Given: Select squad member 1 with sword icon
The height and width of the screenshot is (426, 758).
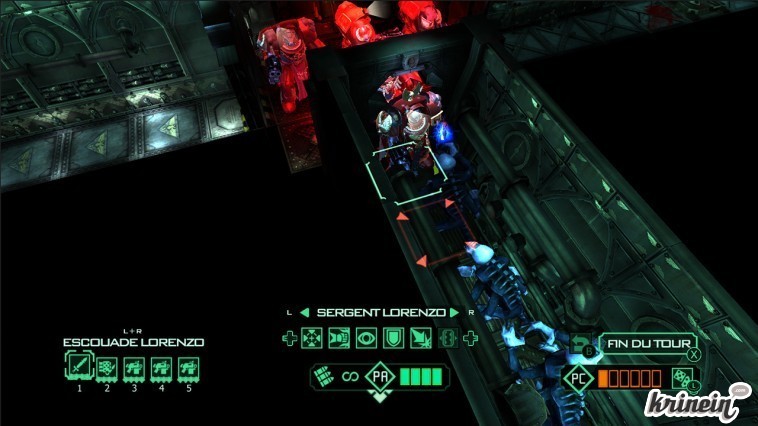Looking at the screenshot, I should (x=78, y=369).
